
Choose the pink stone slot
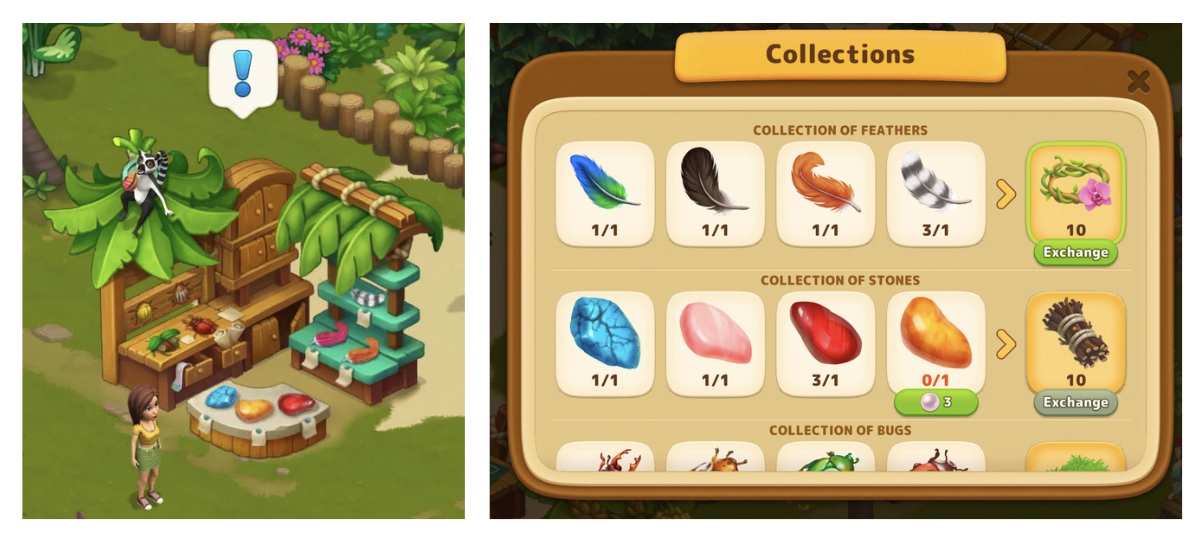pyautogui.click(x=715, y=342)
